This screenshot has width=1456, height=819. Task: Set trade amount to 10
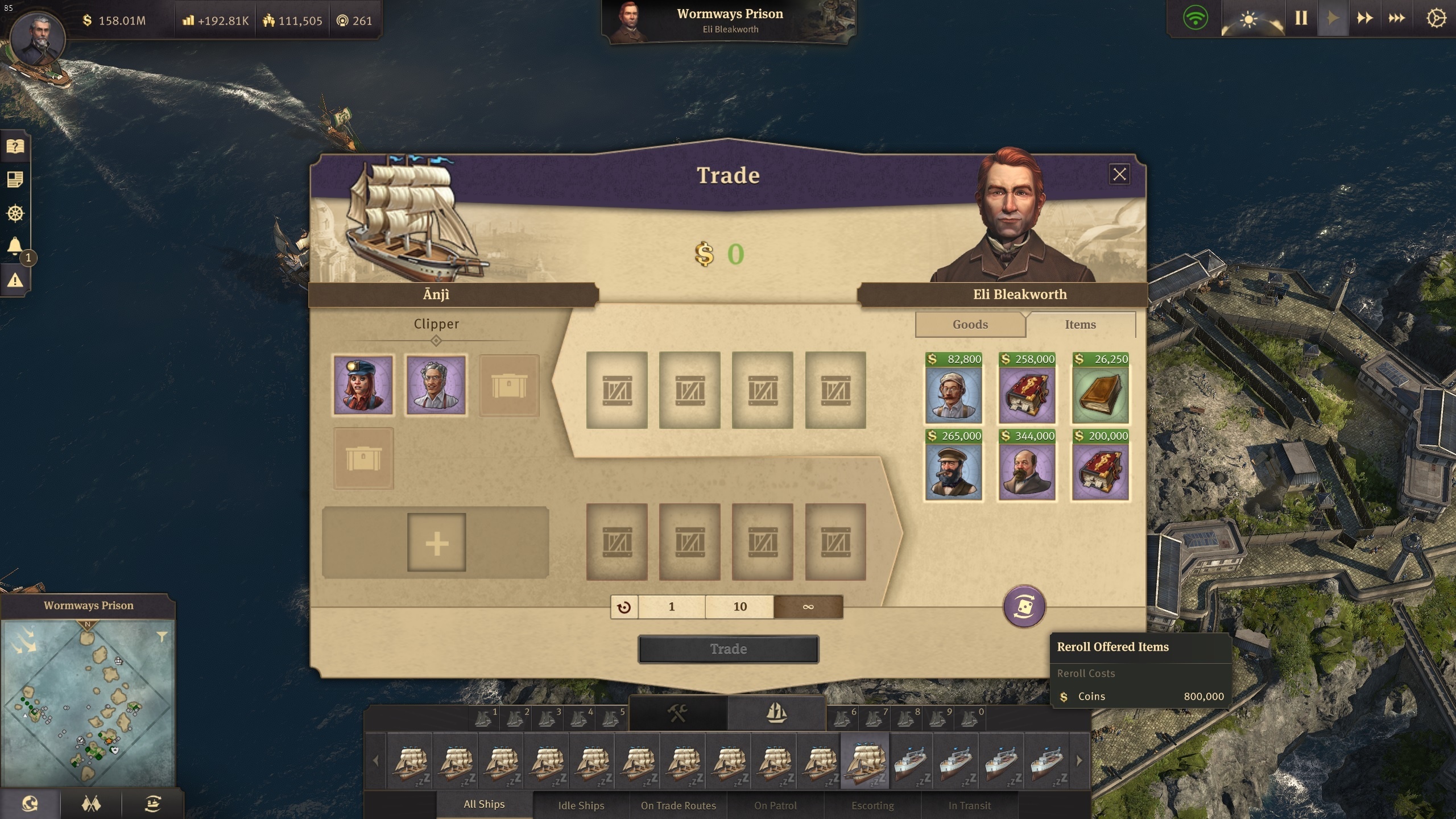[739, 607]
